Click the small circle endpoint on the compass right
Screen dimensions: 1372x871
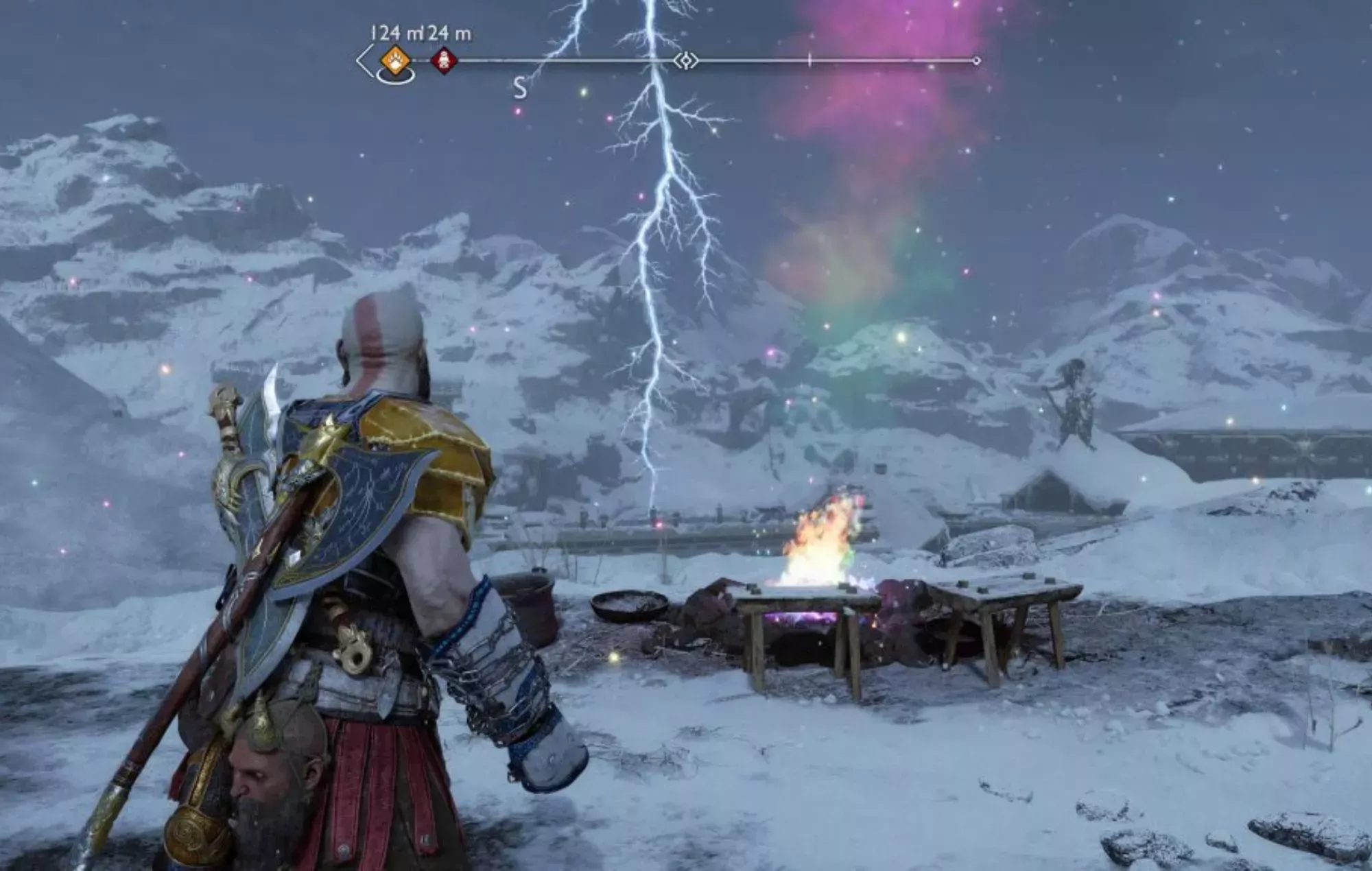tap(976, 60)
